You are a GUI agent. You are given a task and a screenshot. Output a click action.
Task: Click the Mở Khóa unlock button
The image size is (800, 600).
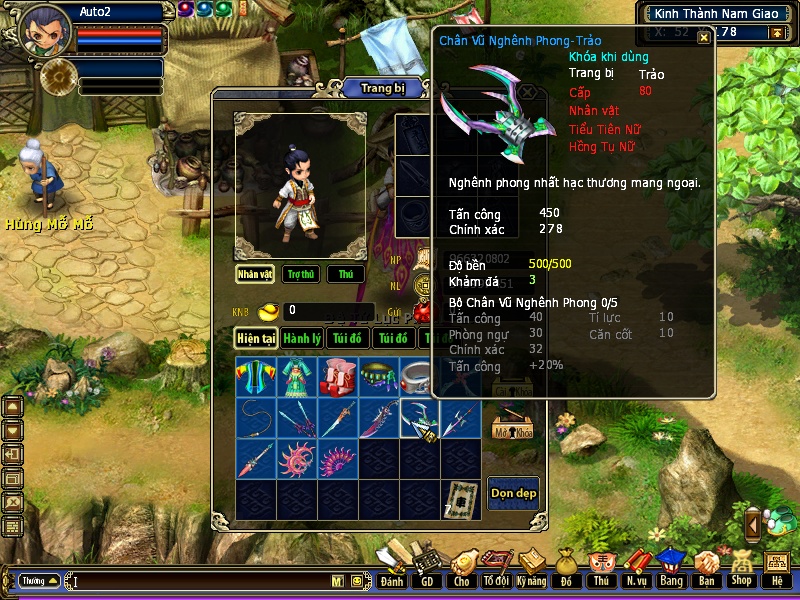(512, 430)
